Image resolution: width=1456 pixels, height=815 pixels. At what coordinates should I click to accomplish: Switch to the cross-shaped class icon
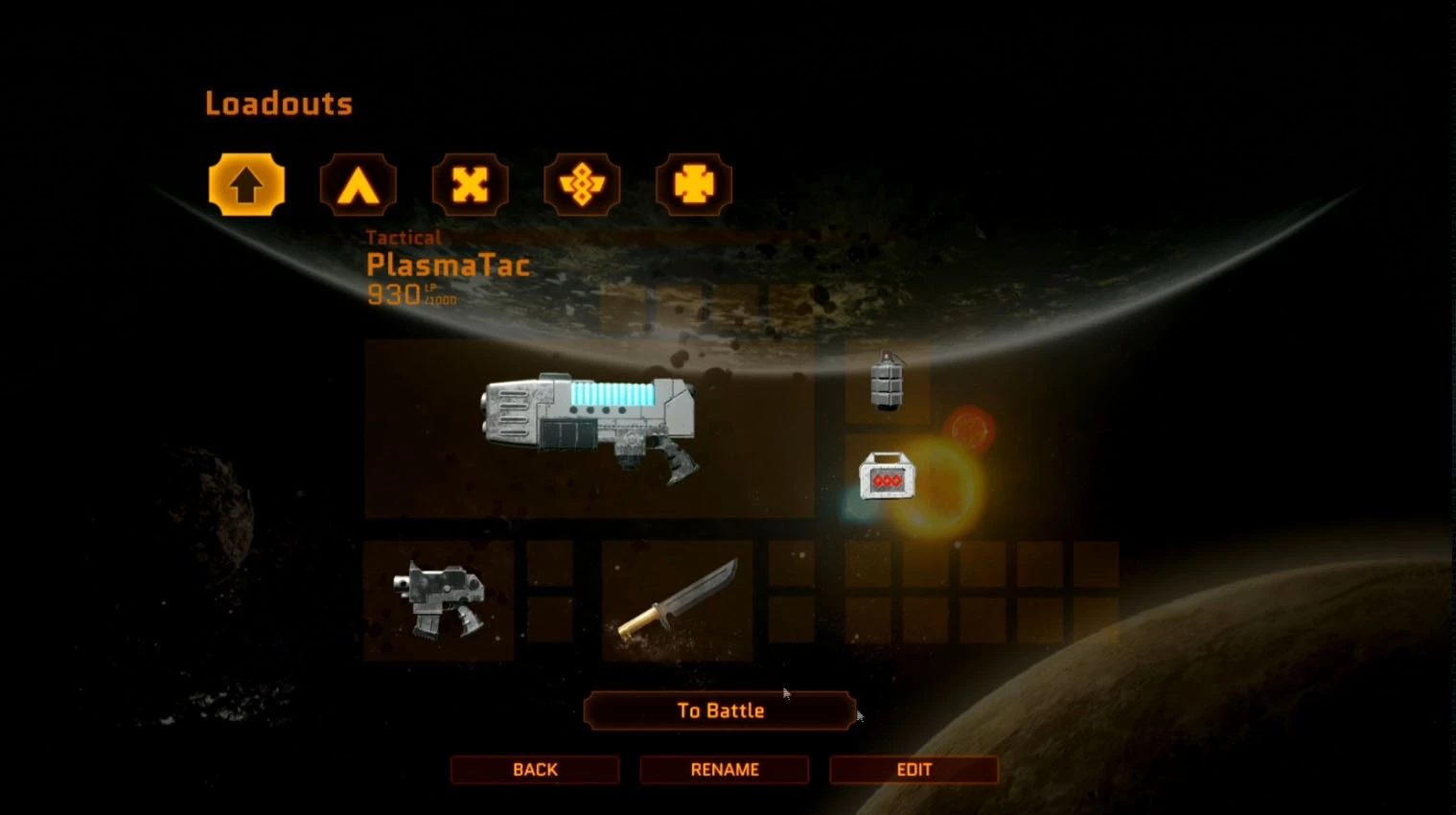[x=694, y=184]
